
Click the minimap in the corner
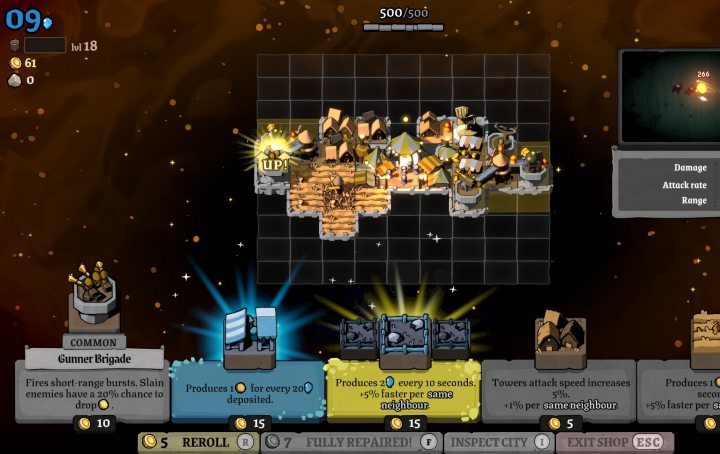click(x=670, y=97)
